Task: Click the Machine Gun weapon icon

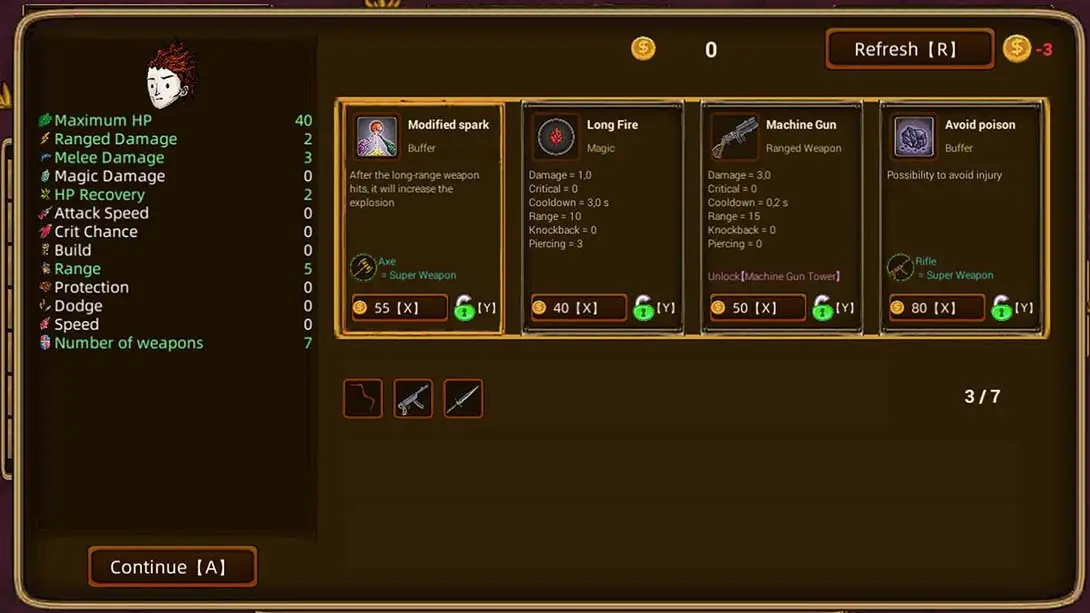Action: pyautogui.click(x=734, y=137)
